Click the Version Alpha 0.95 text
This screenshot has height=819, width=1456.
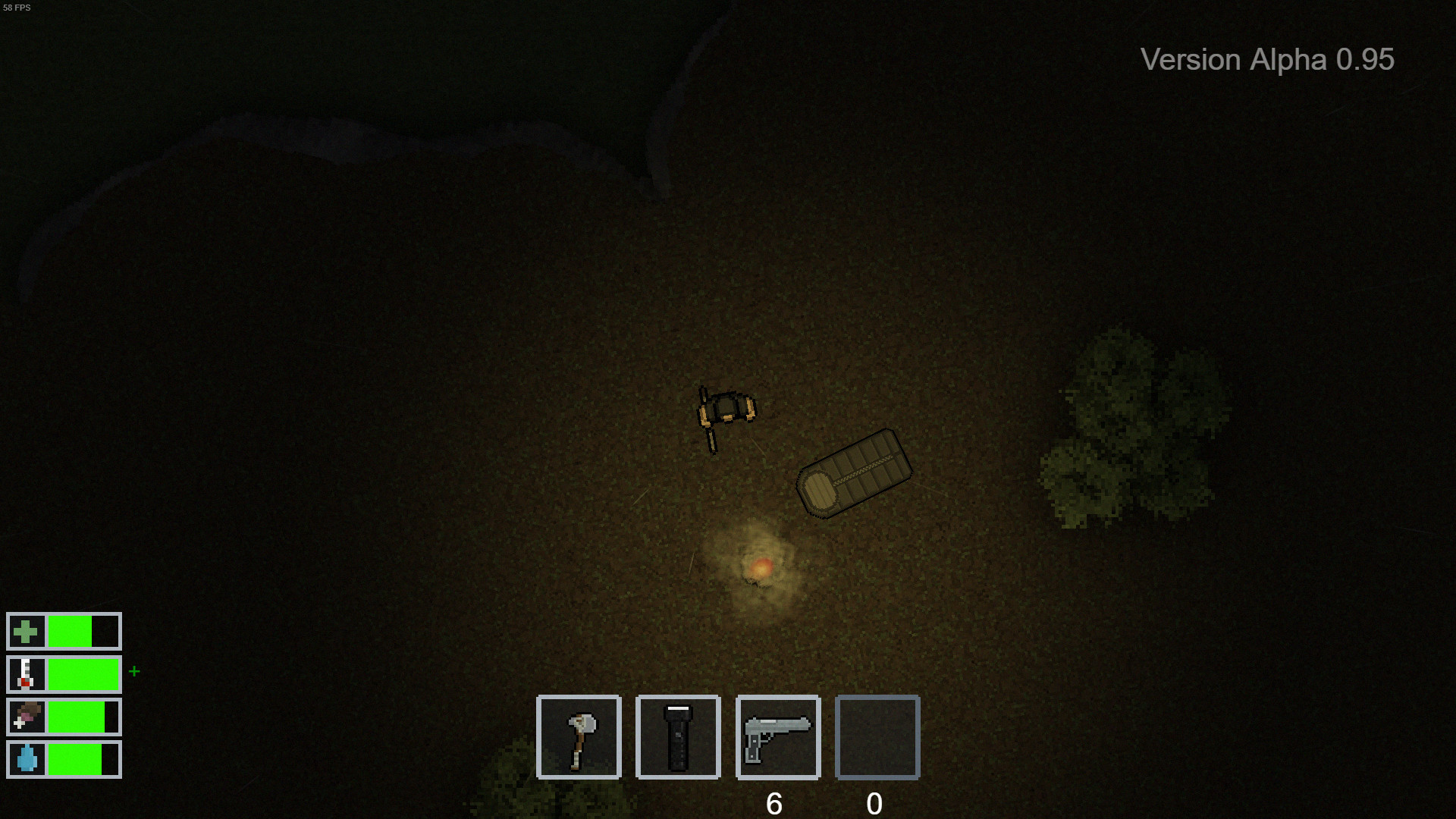pos(1266,60)
